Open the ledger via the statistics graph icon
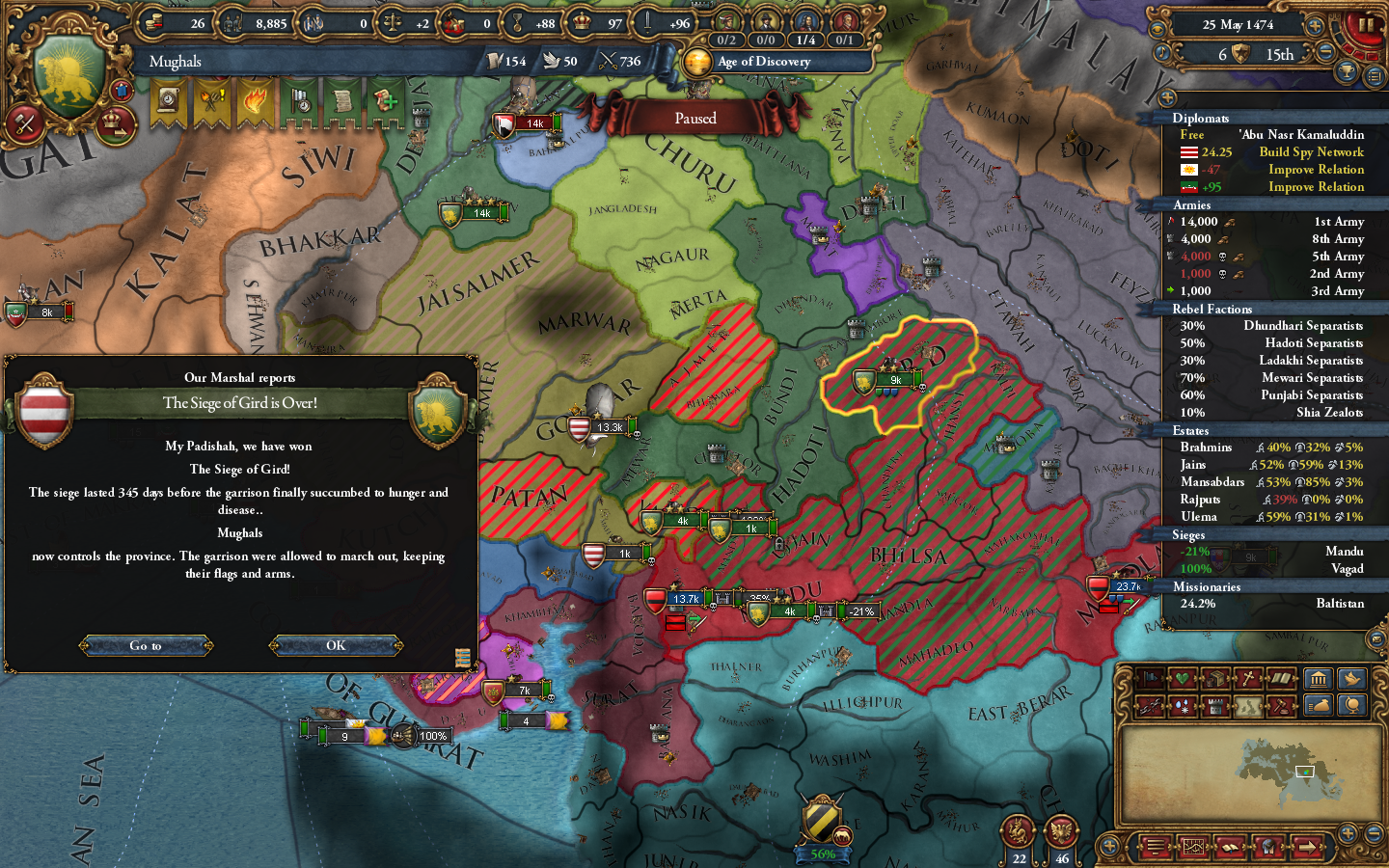The width and height of the screenshot is (1389, 868). click(1193, 846)
